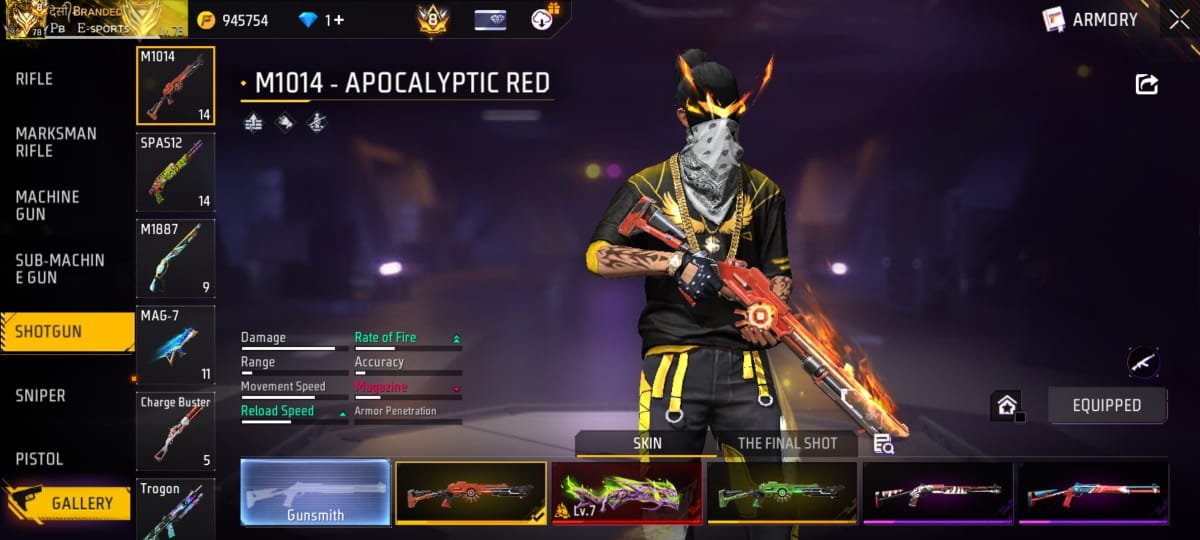The image size is (1200, 540).
Task: Switch to The Final Shot tab
Action: pos(785,443)
